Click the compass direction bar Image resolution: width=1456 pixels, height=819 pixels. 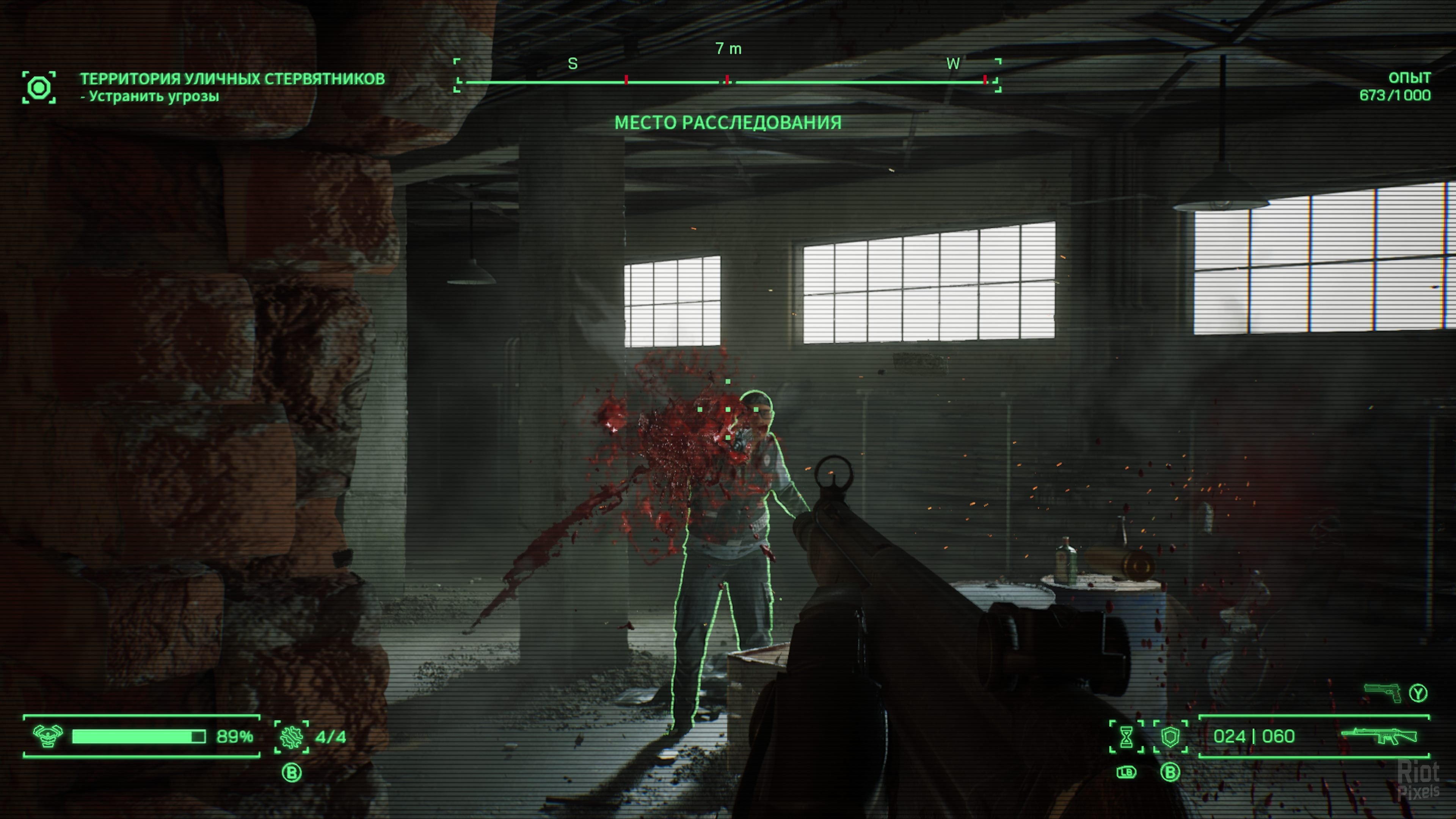click(x=728, y=82)
